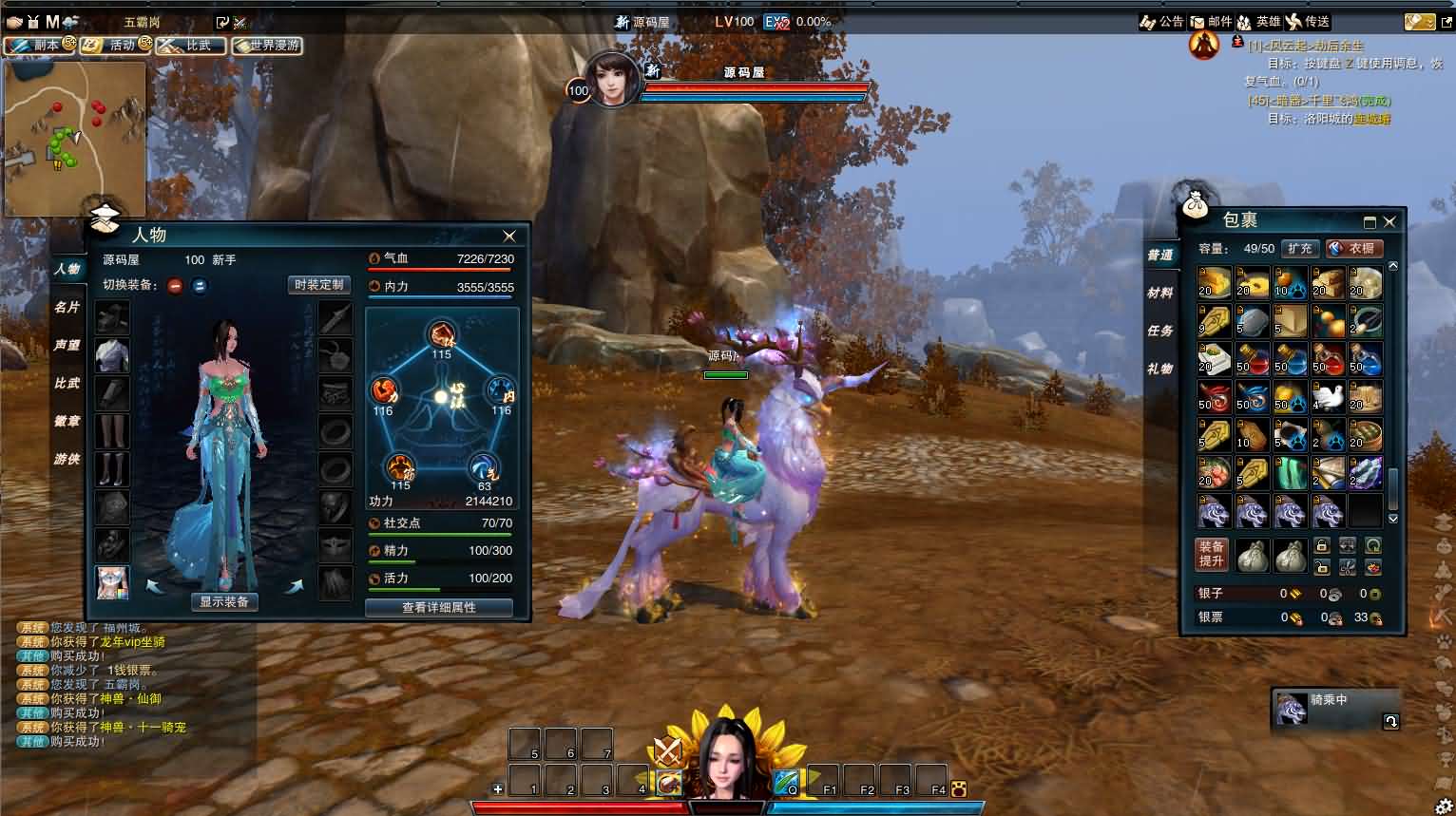Open the 衣橱 wardrobe
The image size is (1456, 816).
coord(1354,248)
